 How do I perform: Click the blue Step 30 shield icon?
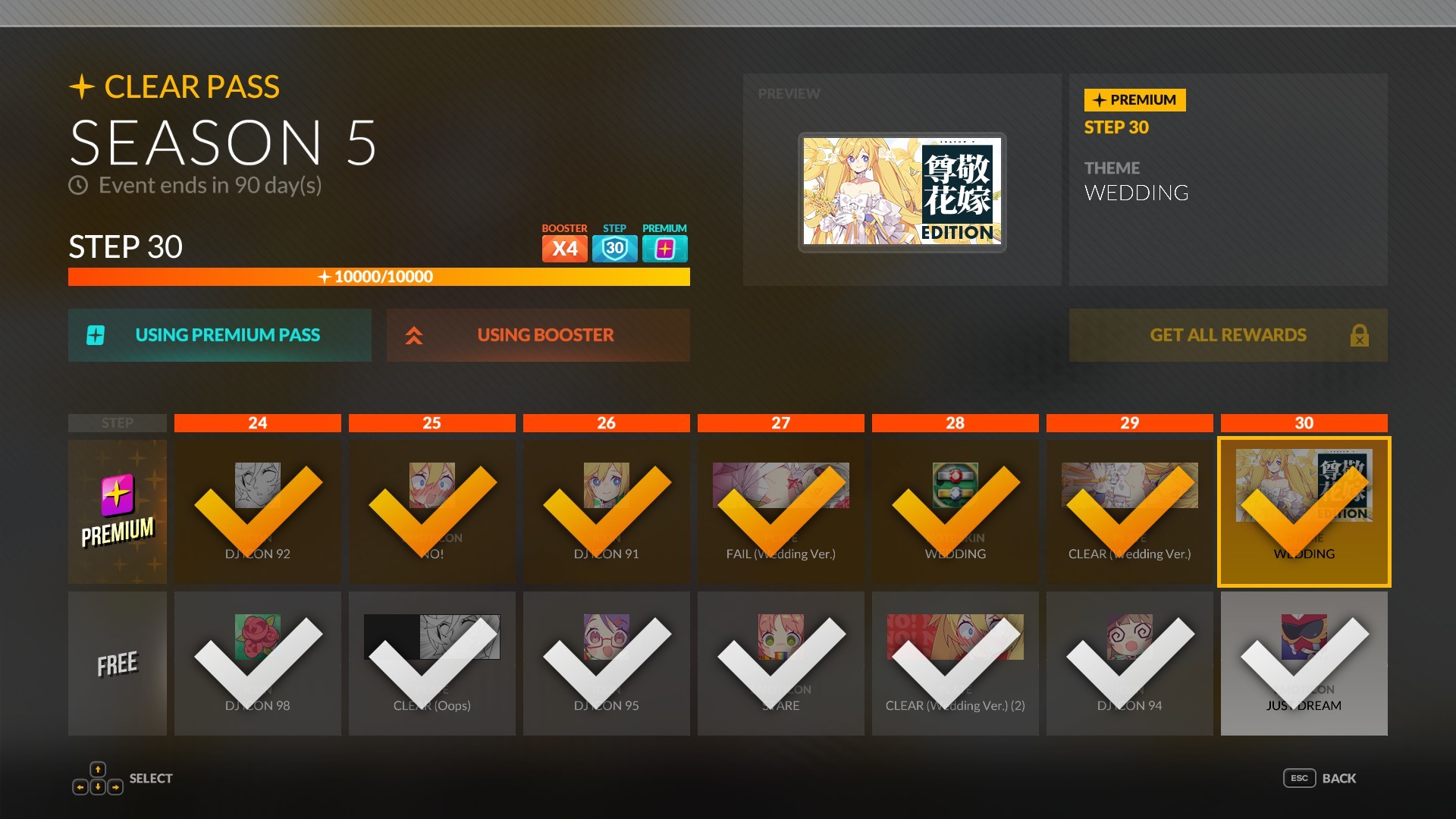614,247
